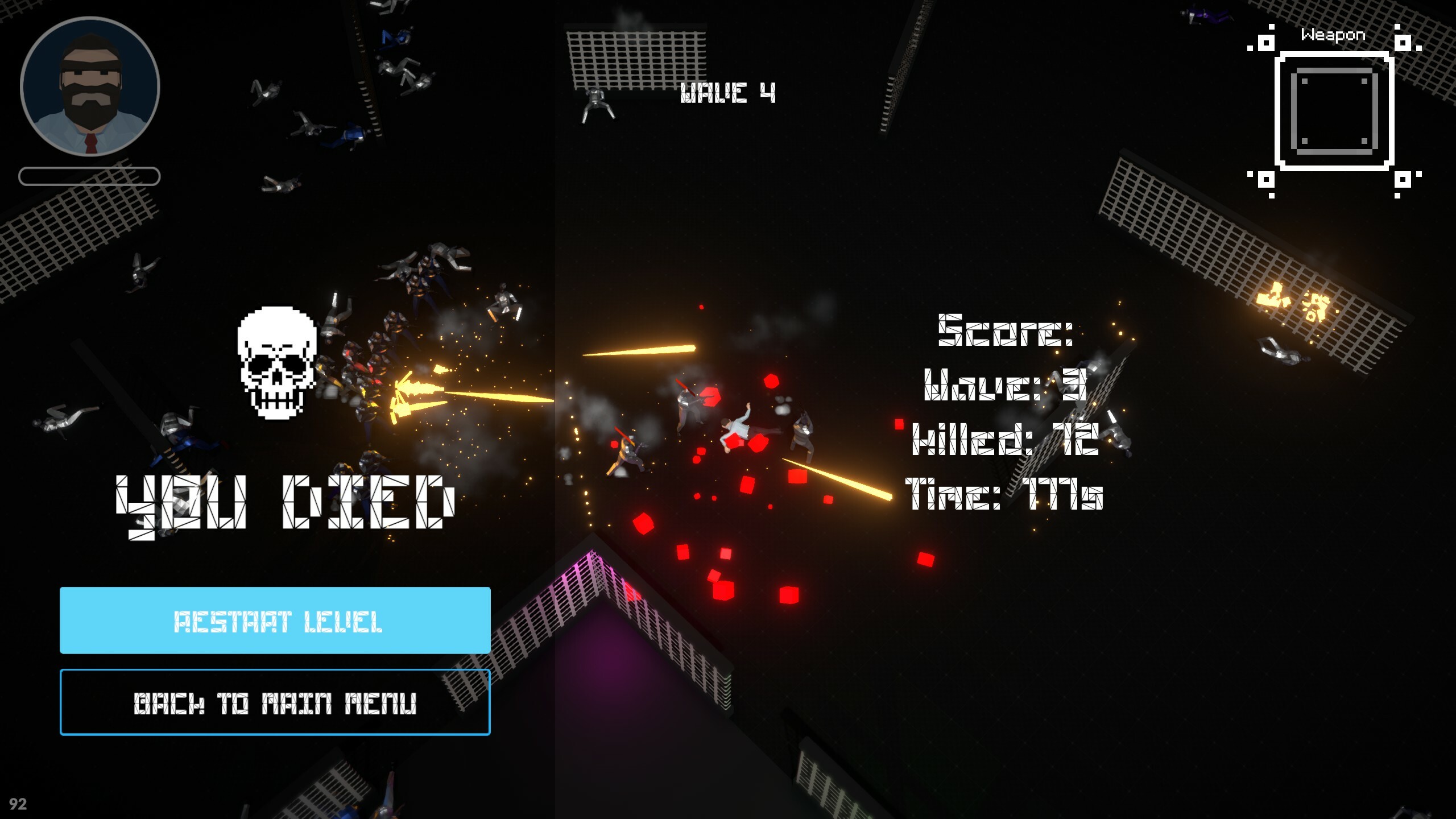The image size is (1456, 819).
Task: Click the bearded player portrait avatar
Action: coord(91,86)
